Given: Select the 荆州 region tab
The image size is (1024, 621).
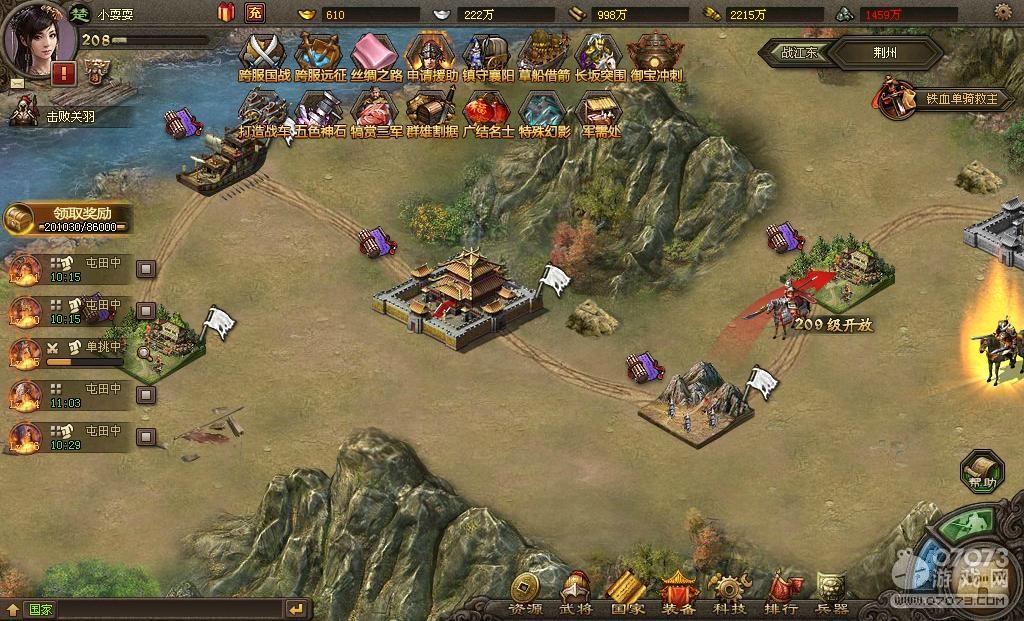Looking at the screenshot, I should coord(884,53).
